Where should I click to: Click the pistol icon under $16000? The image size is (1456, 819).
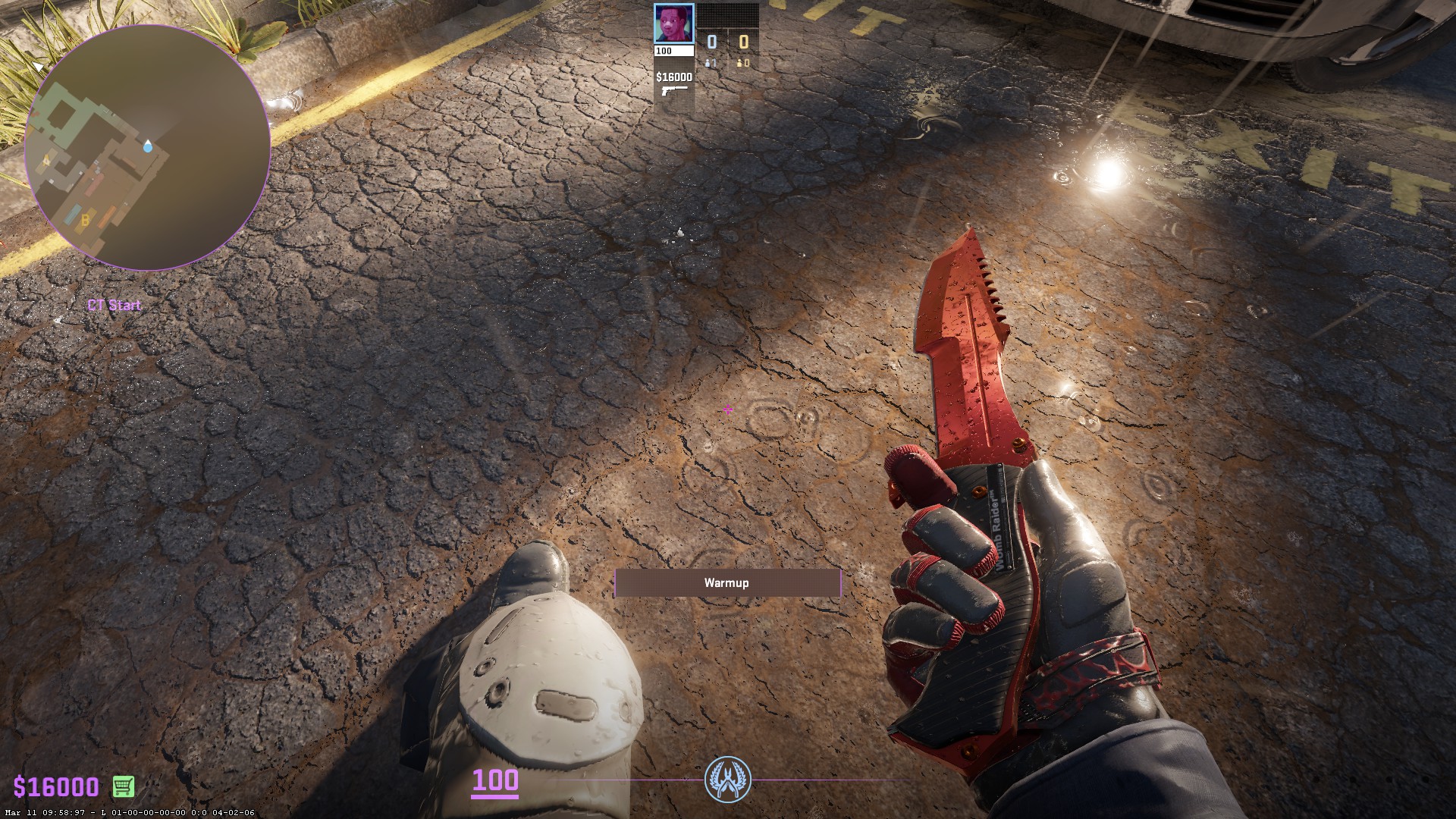(674, 91)
